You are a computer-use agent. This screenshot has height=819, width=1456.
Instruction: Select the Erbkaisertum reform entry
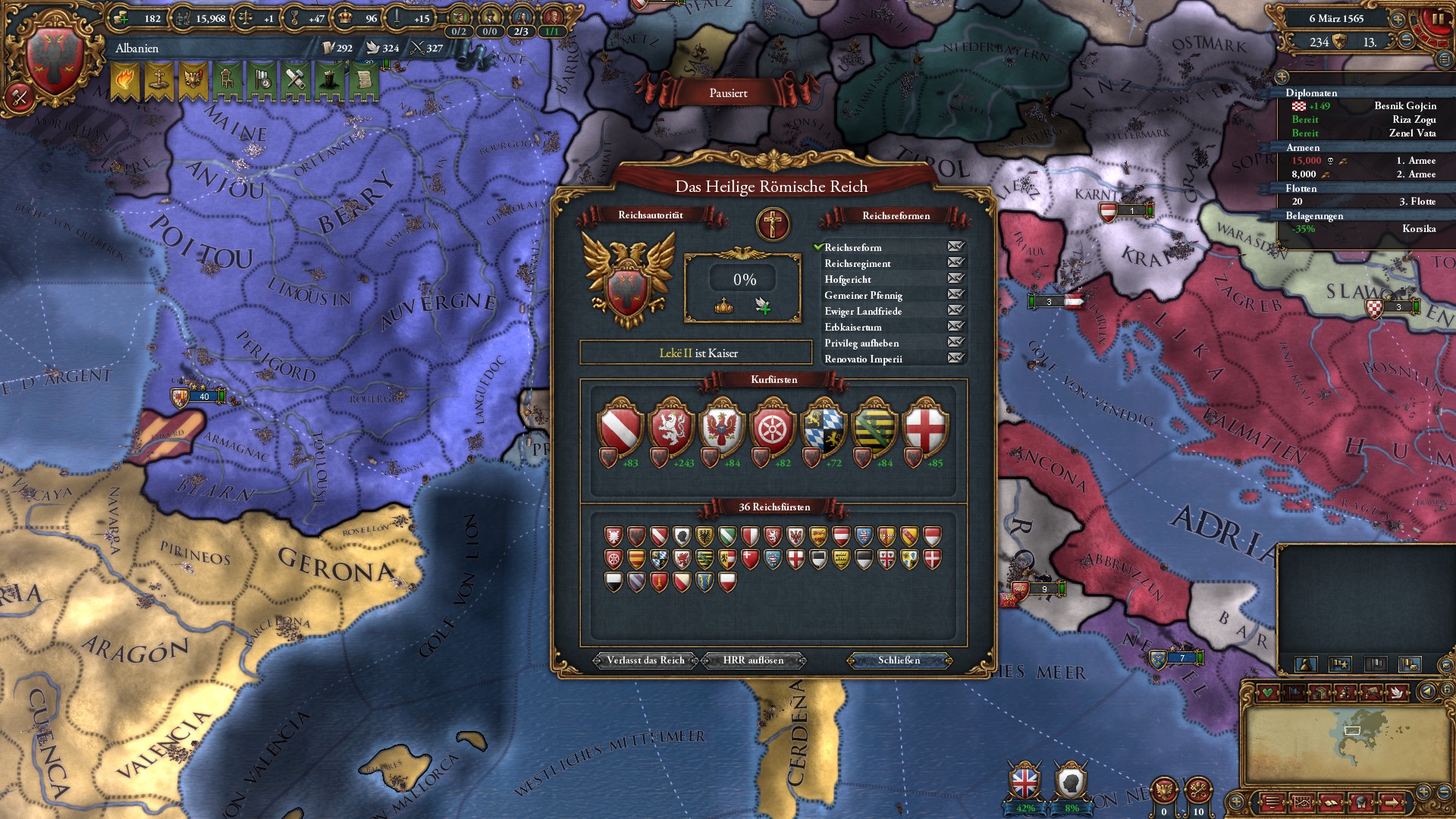853,328
